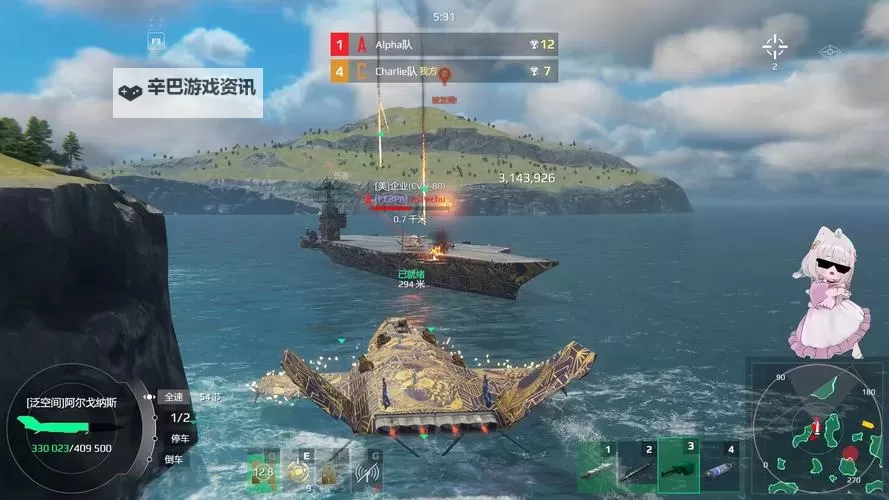Select weapon slot 1 missile
The height and width of the screenshot is (500, 889).
tap(598, 466)
